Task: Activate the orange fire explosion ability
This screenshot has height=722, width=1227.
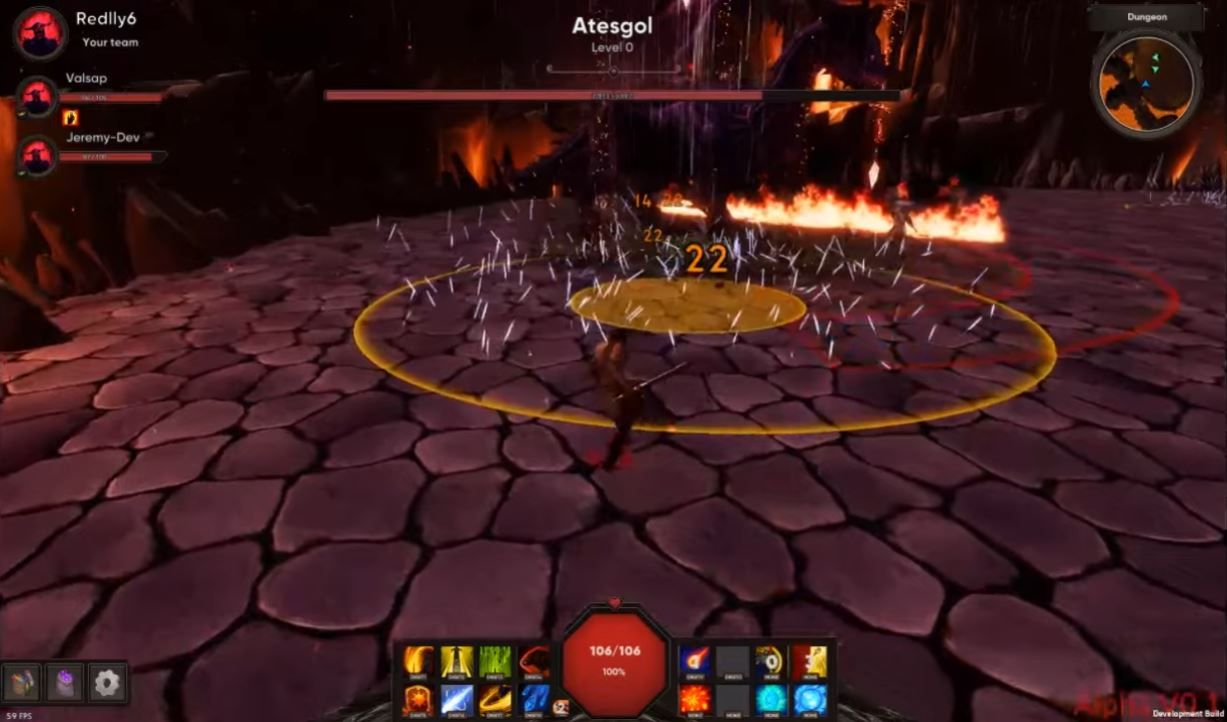Action: [x=694, y=699]
